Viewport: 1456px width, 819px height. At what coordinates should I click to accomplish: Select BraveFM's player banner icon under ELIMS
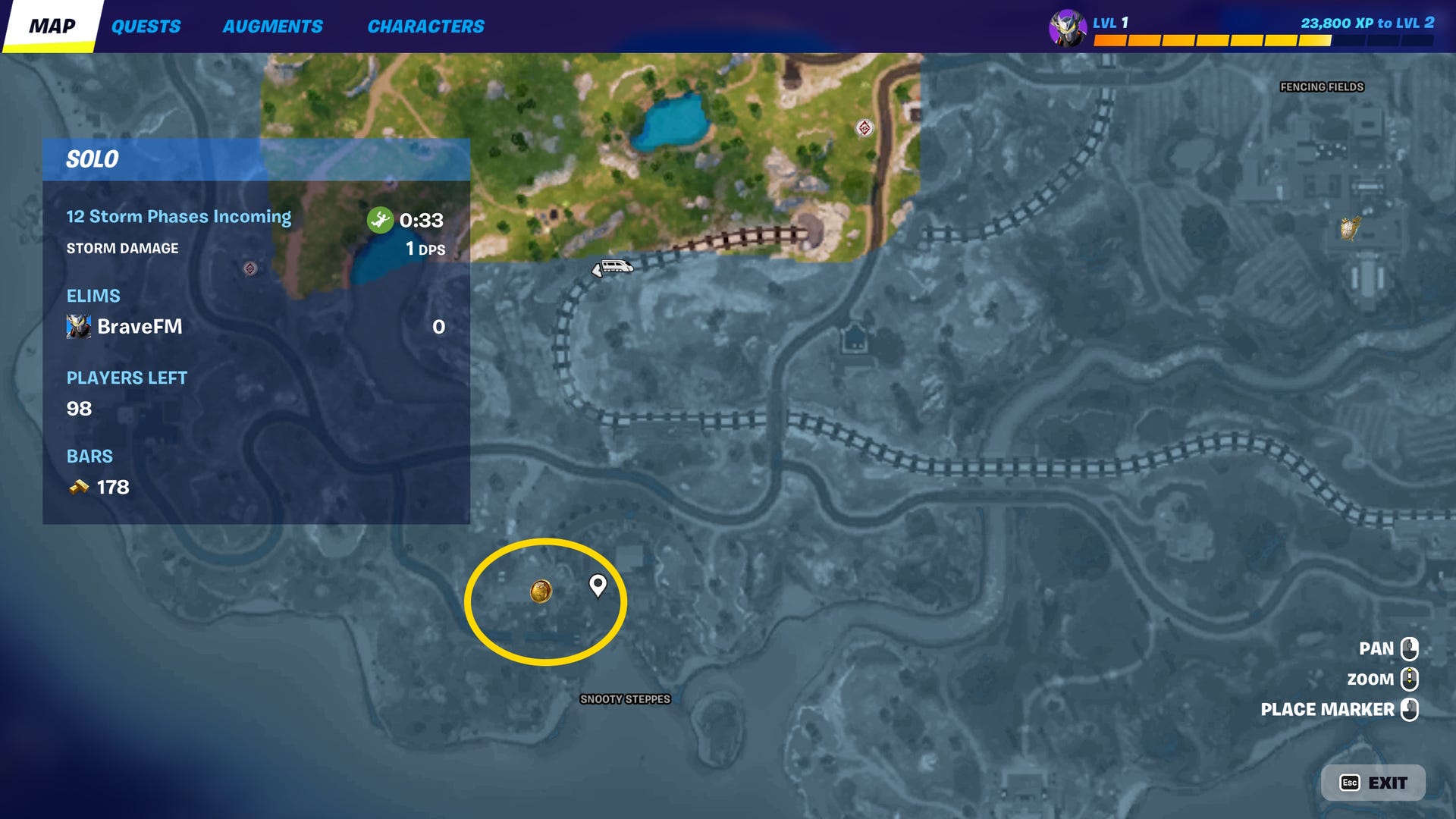pos(77,327)
